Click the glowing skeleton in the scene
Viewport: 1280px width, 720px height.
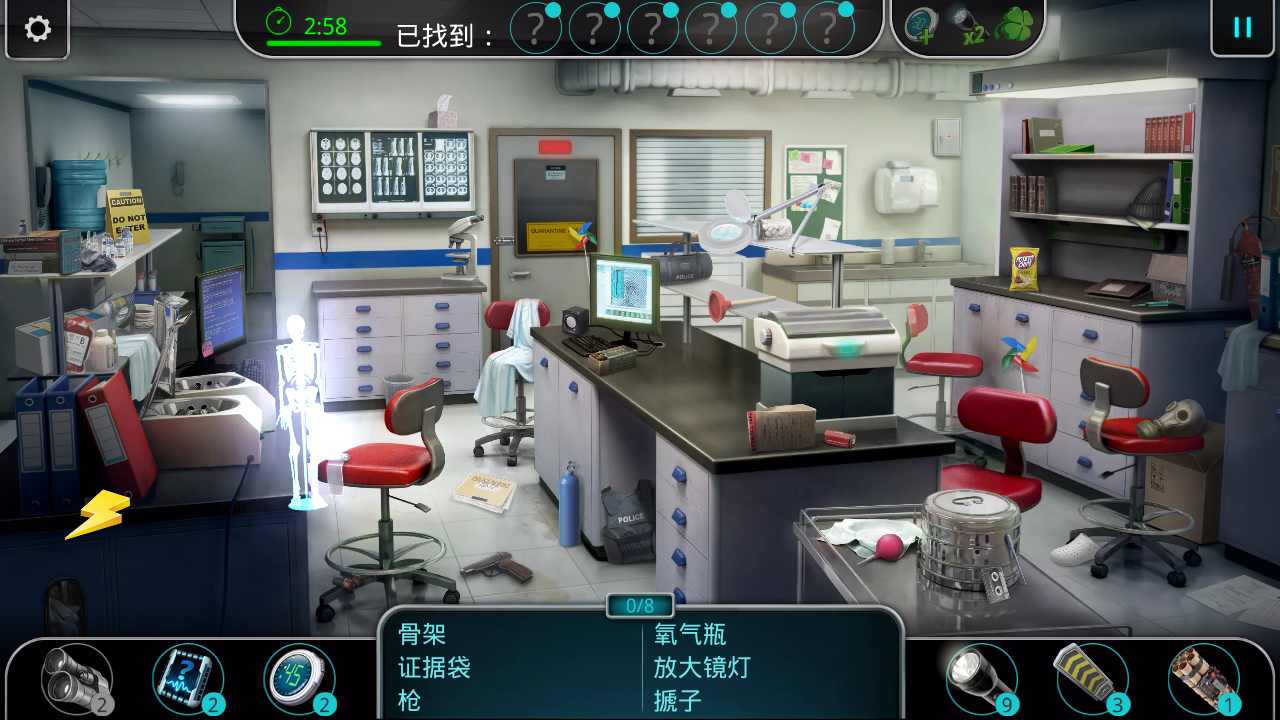pos(300,400)
